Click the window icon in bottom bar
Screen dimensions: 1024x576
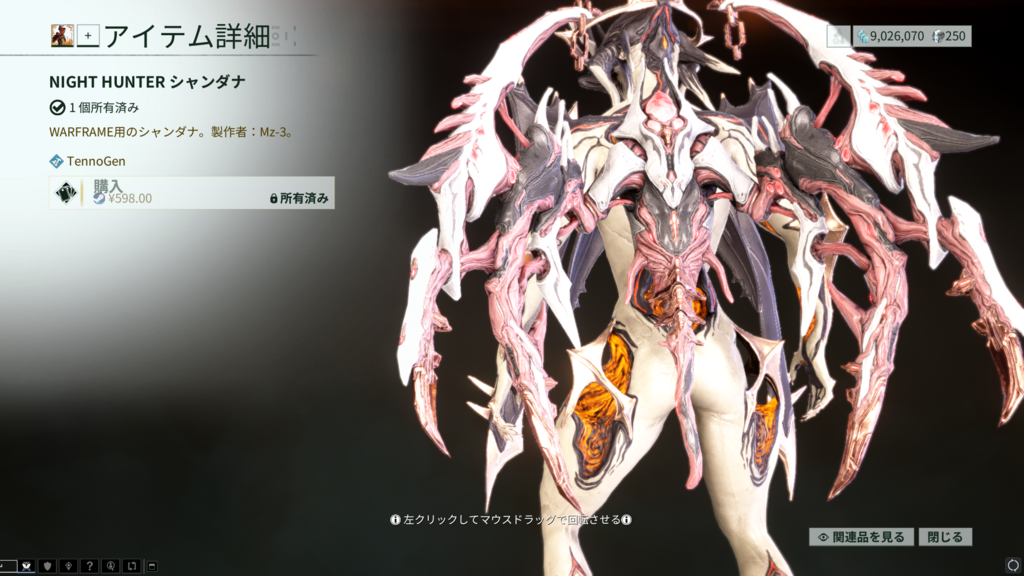151,566
